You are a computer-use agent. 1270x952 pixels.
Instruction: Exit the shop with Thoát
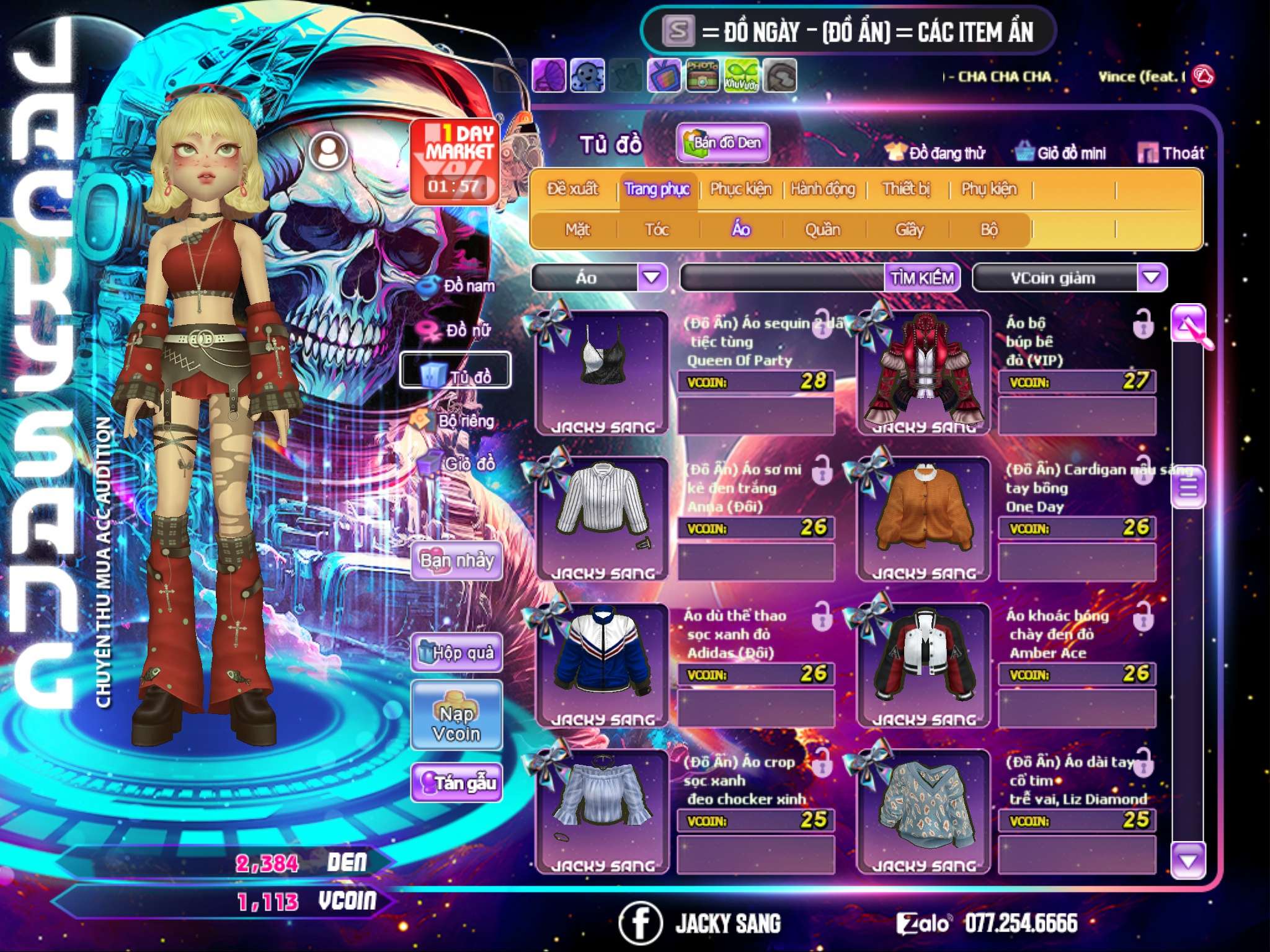[x=1171, y=153]
